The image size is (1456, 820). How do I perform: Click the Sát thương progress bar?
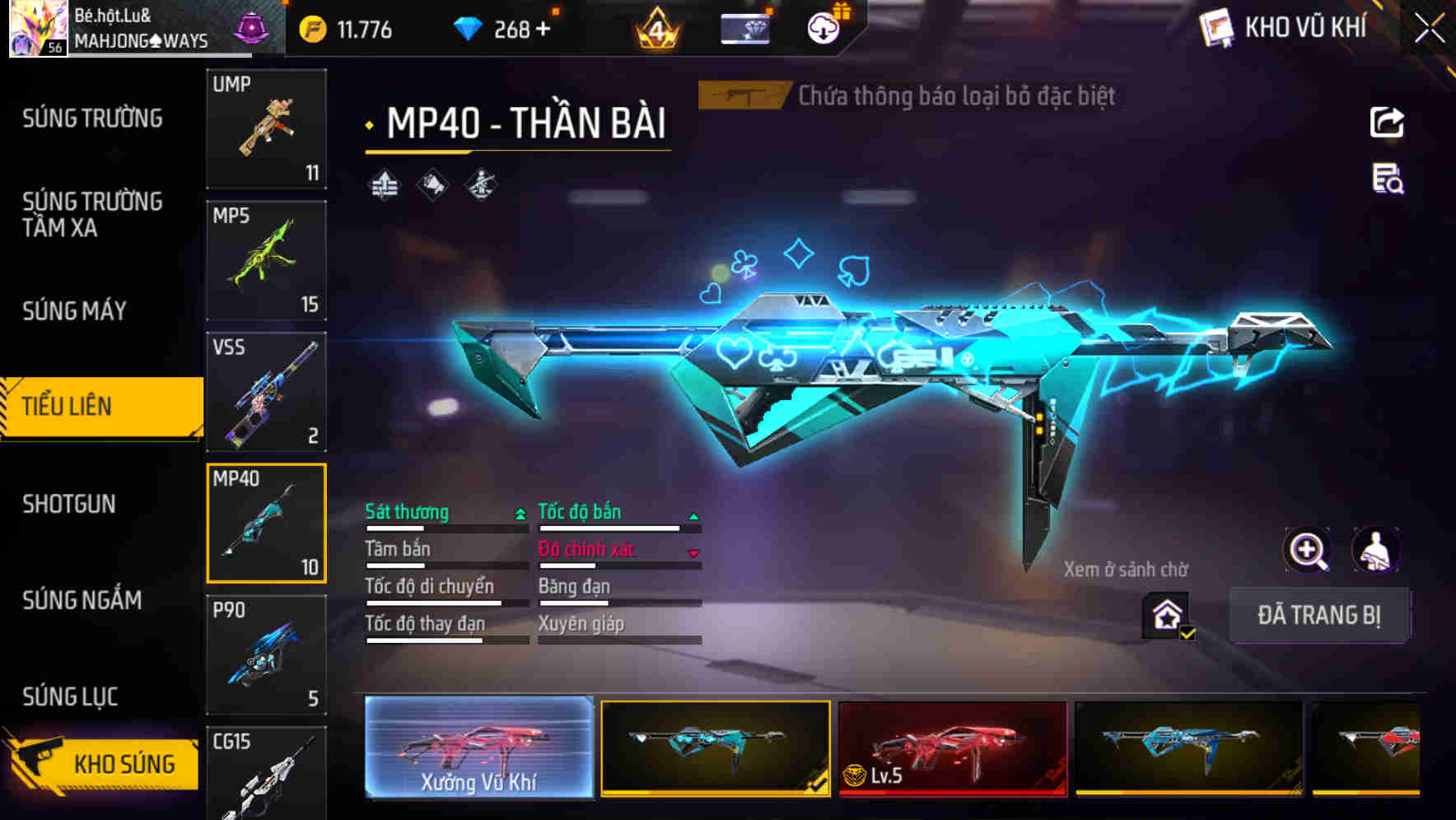tap(445, 528)
